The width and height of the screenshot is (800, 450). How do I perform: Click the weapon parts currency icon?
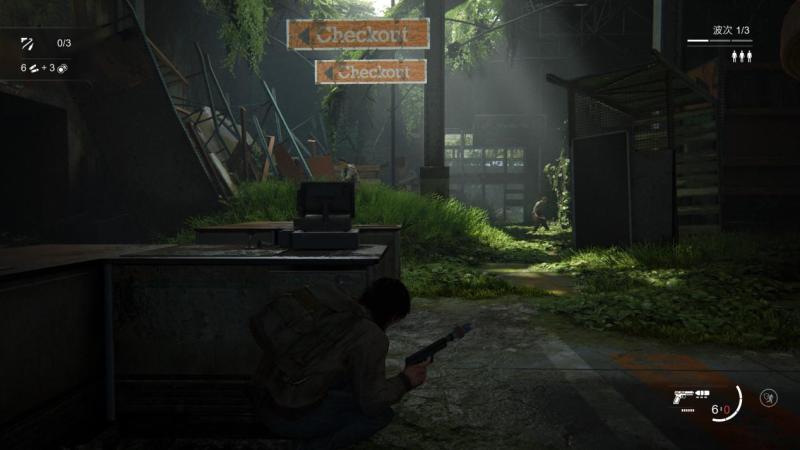[x=62, y=68]
